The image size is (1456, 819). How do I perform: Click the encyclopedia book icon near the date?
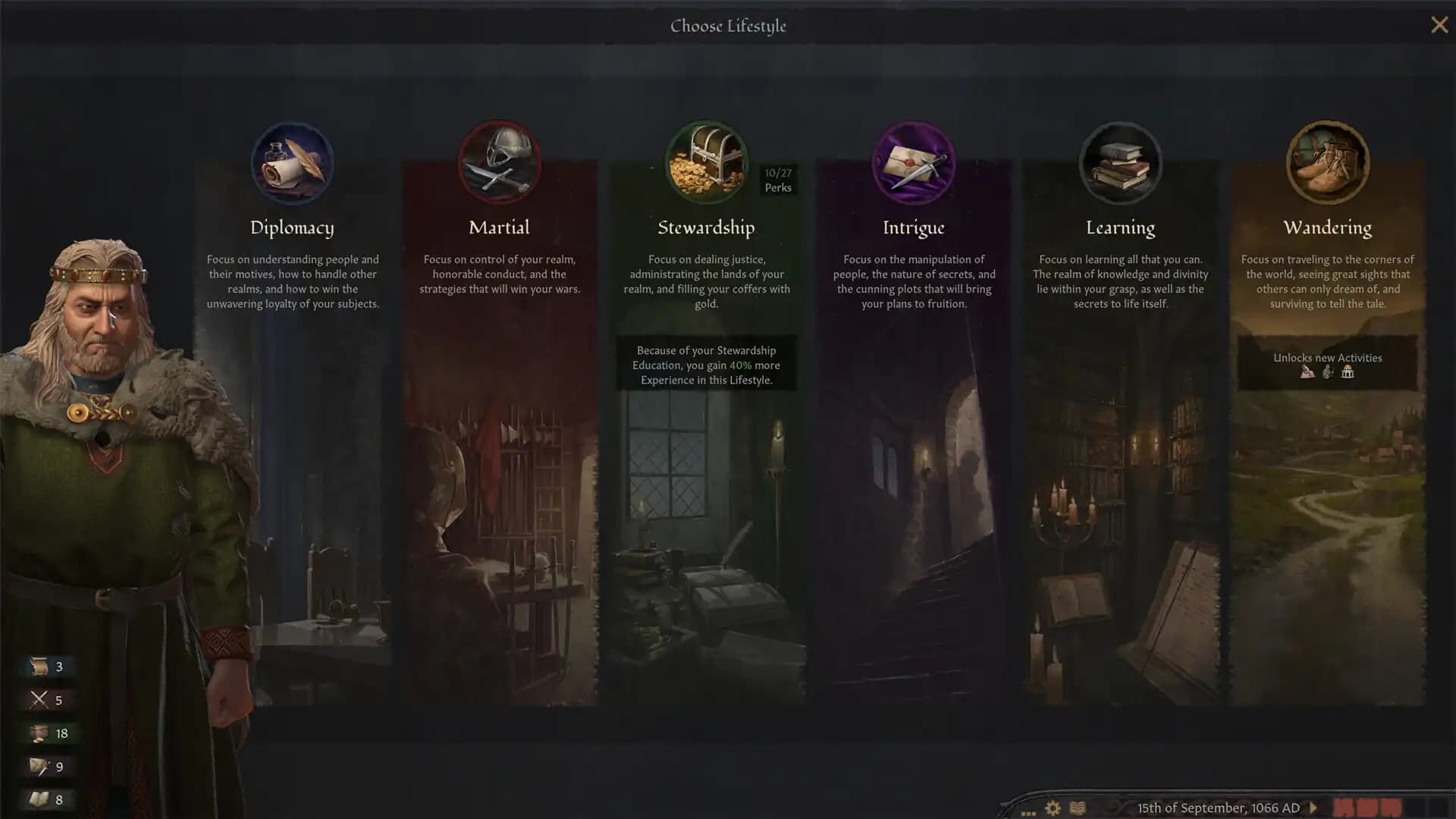pyautogui.click(x=1077, y=808)
